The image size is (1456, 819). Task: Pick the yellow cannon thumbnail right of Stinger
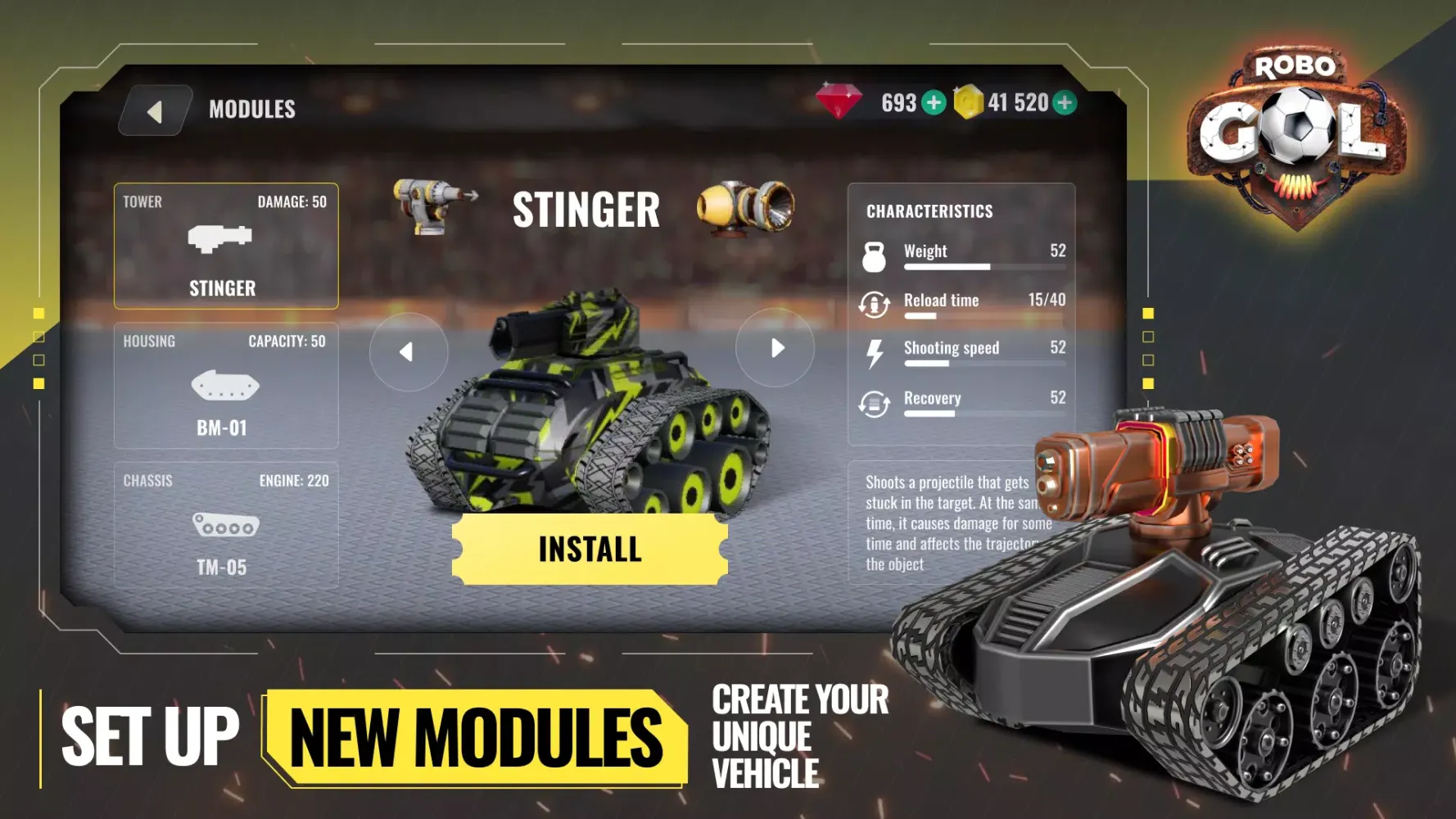coord(745,207)
